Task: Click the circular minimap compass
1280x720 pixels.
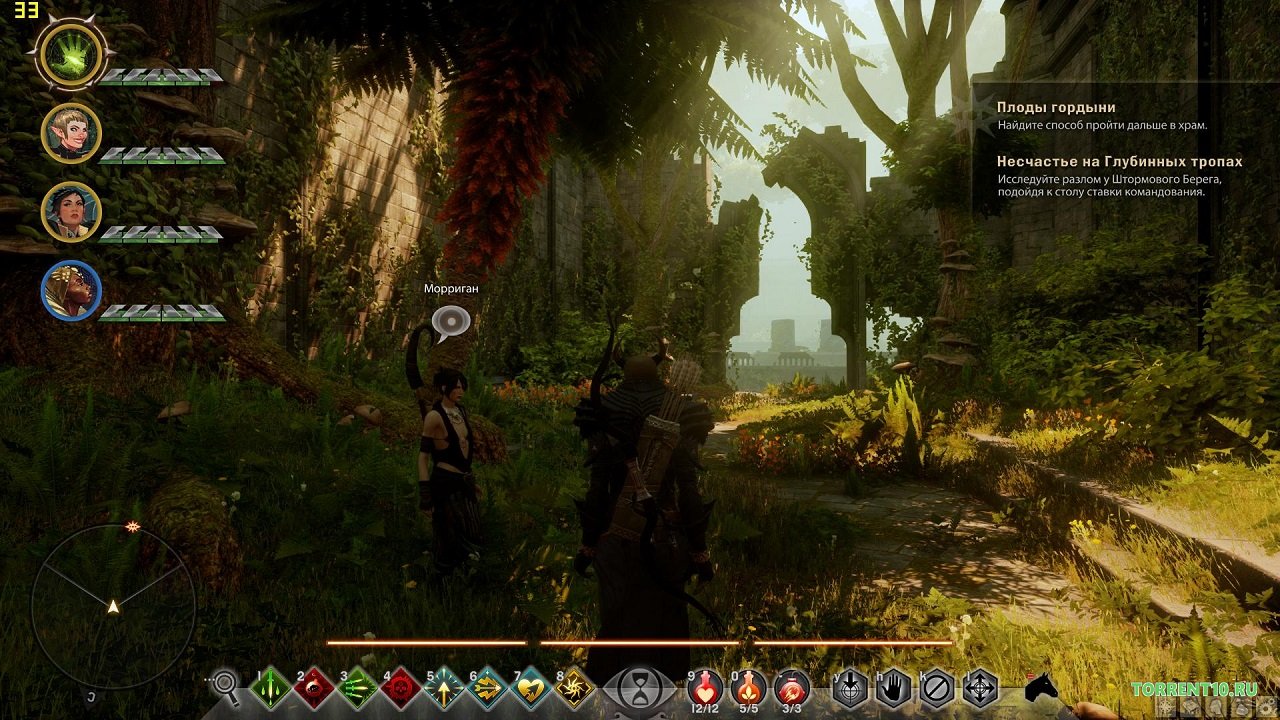Action: coord(113,606)
